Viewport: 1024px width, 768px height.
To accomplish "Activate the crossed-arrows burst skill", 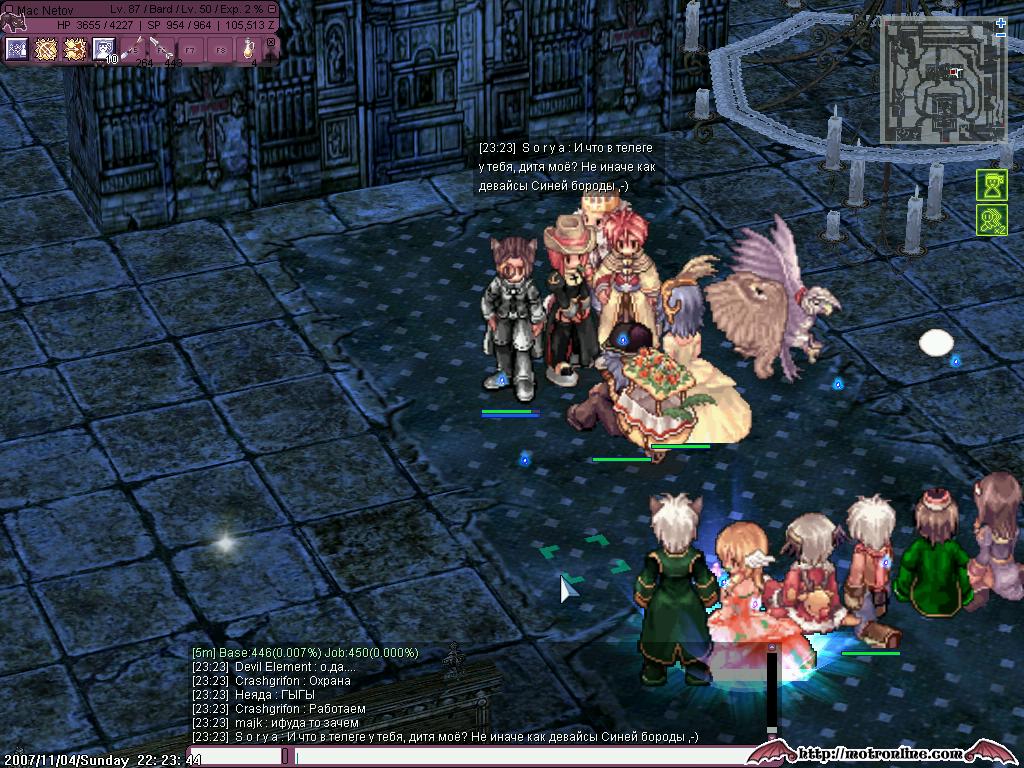I will (x=45, y=49).
